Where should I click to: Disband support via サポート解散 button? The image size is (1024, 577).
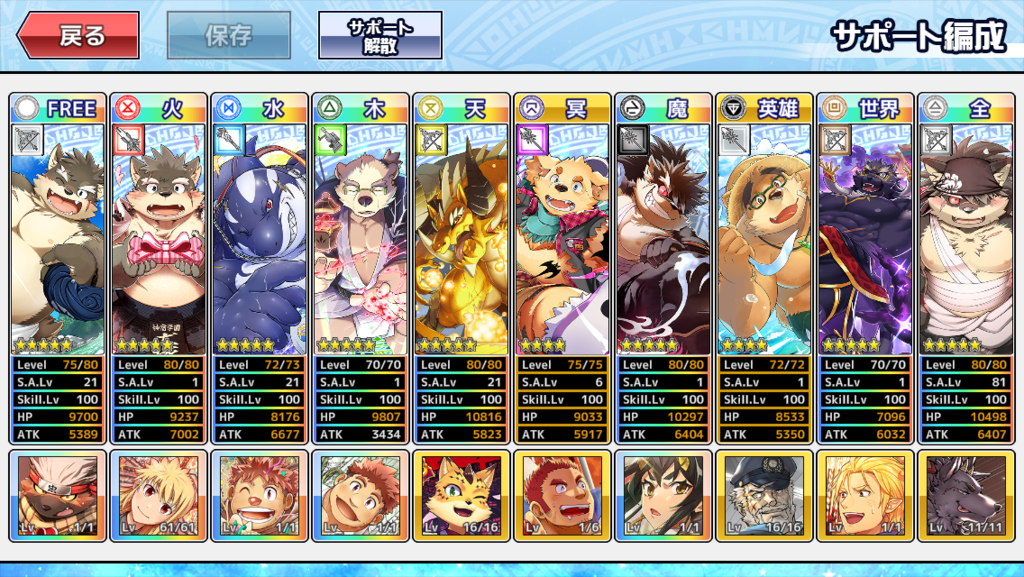click(380, 36)
